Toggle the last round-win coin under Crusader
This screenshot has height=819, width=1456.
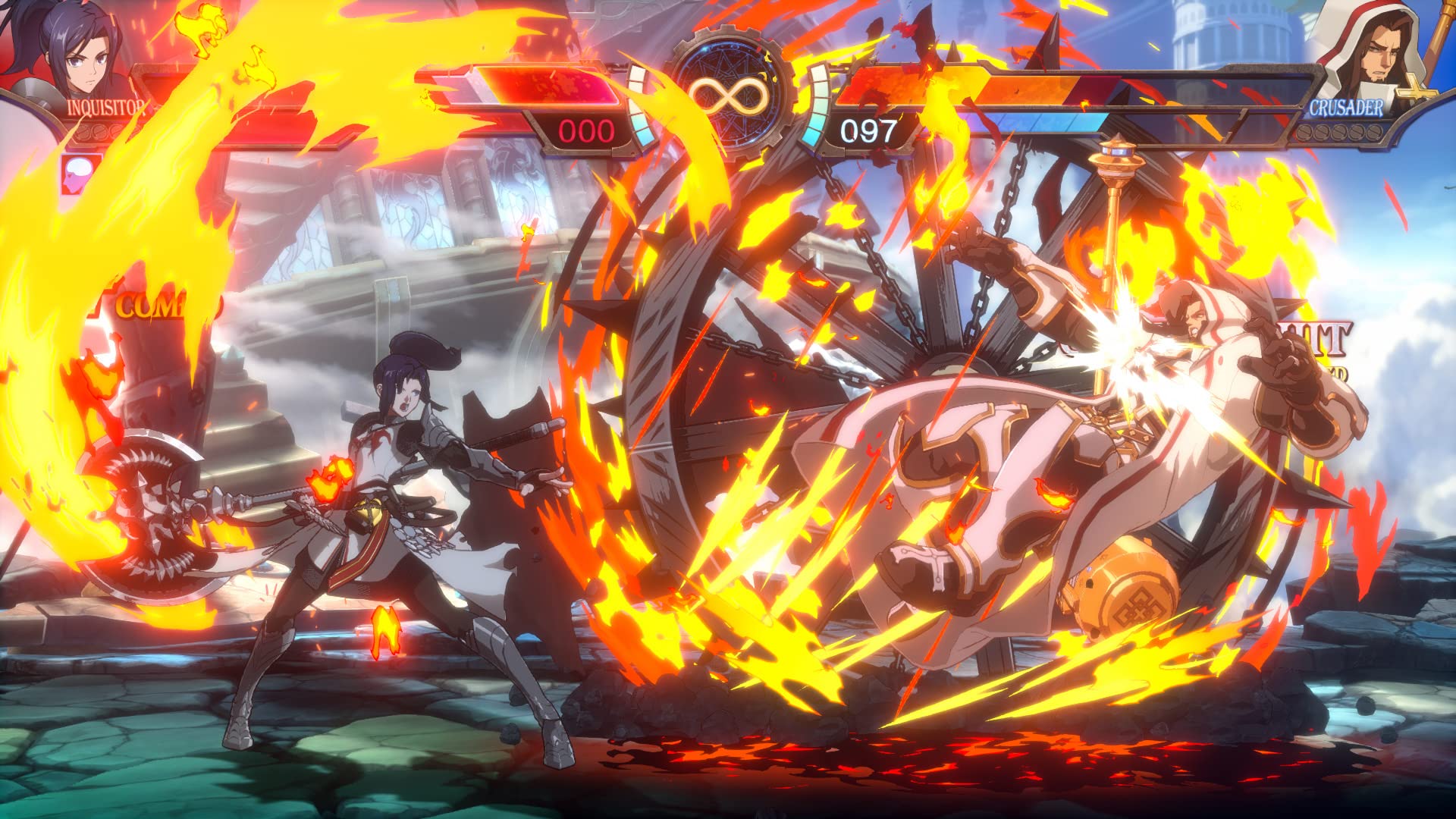click(x=1374, y=133)
